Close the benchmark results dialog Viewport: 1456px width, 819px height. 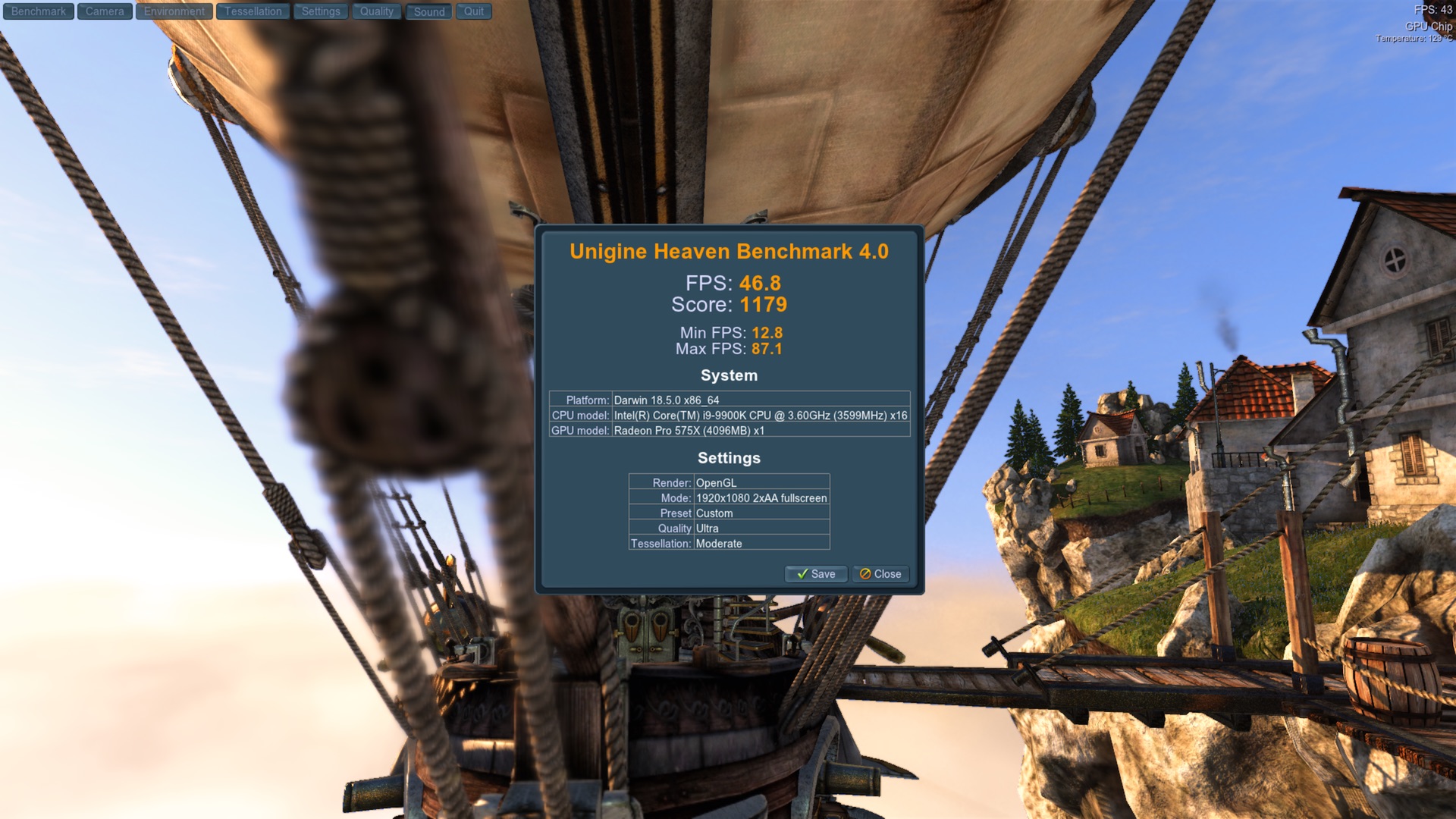point(880,574)
